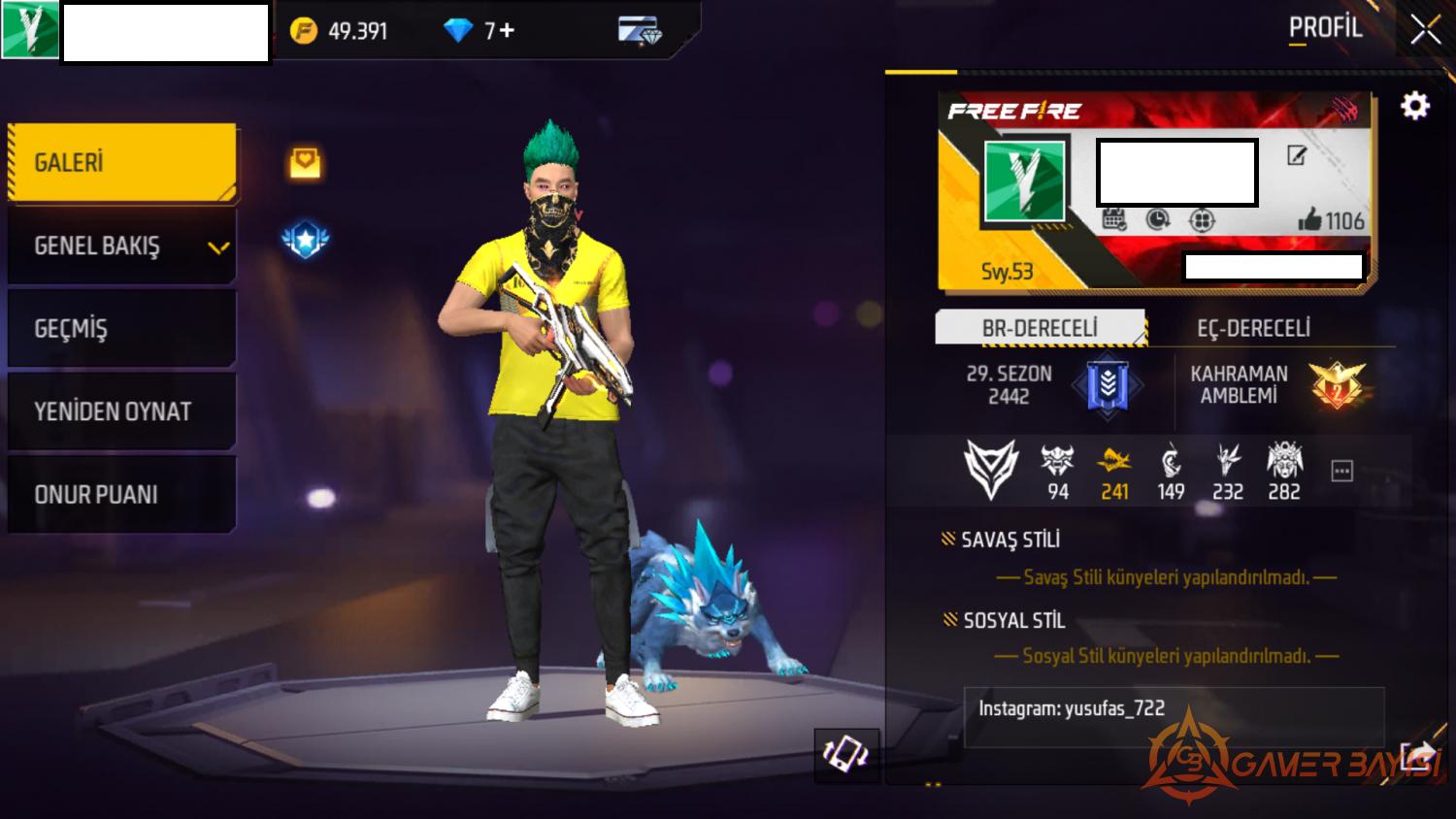Click the gold coin balance icon
Viewport: 1456px width, 819px height.
pyautogui.click(x=304, y=31)
